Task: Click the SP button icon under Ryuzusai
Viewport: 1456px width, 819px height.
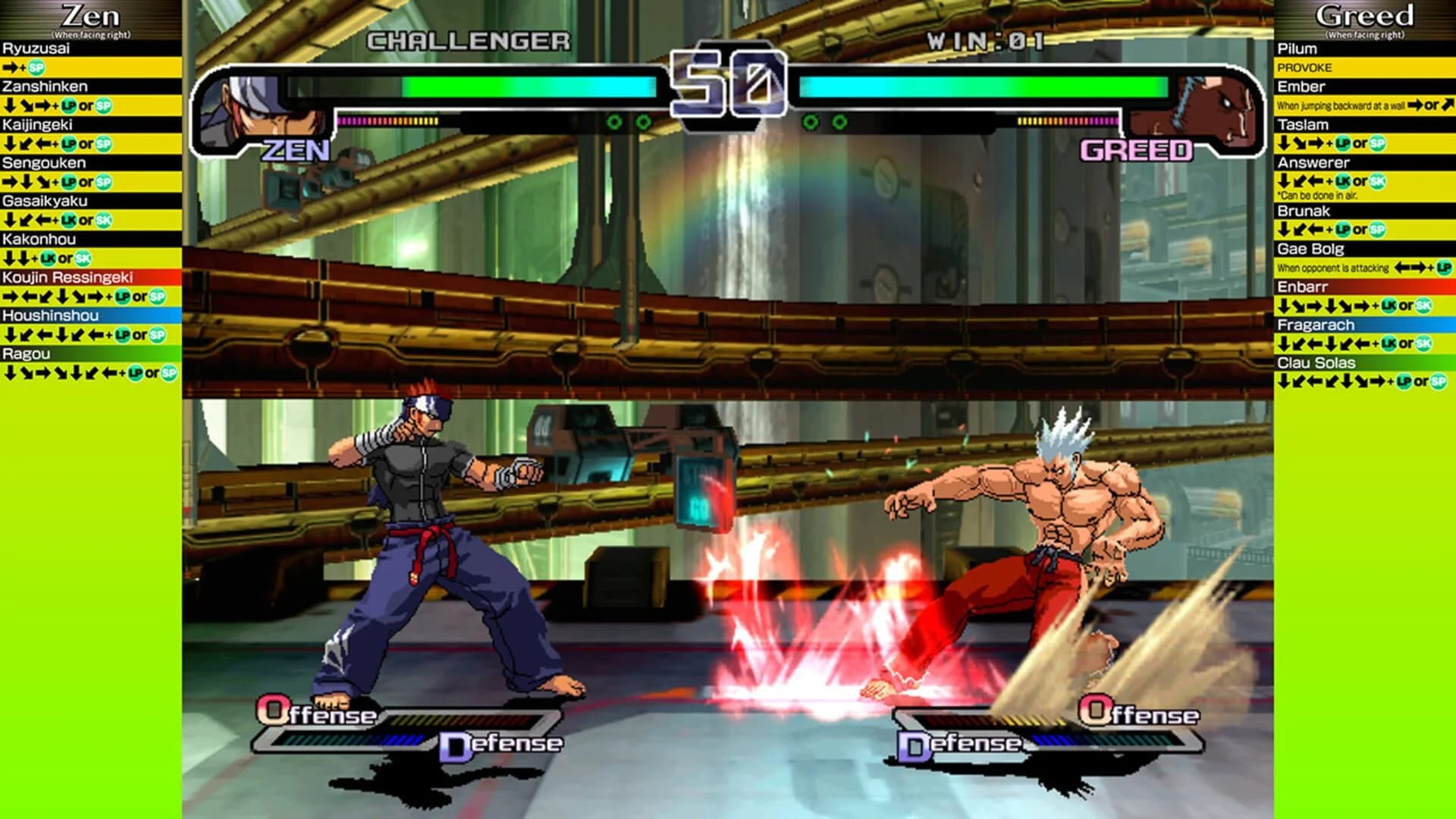Action: click(x=36, y=68)
